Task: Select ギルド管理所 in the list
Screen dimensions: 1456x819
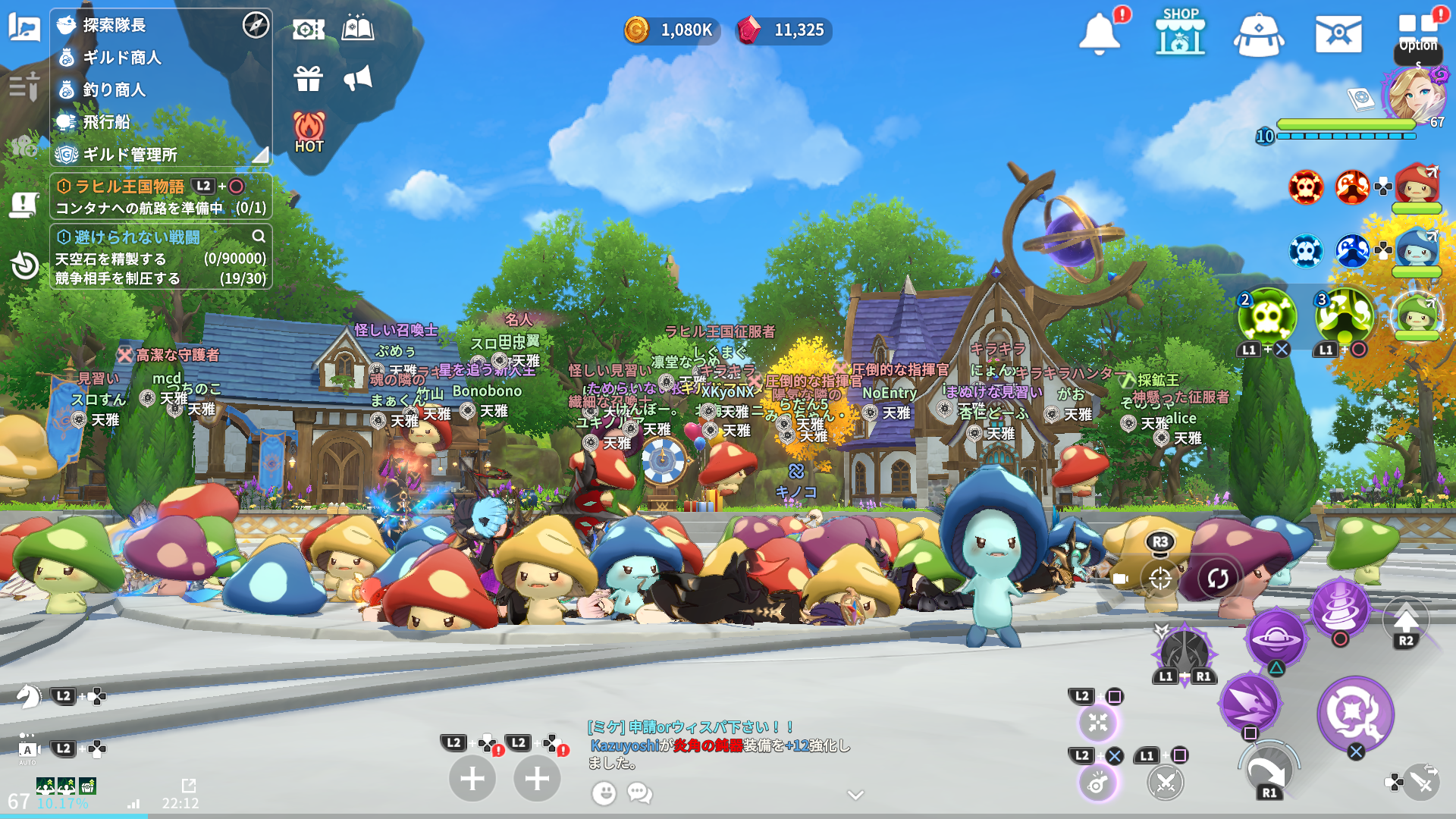Action: point(130,155)
